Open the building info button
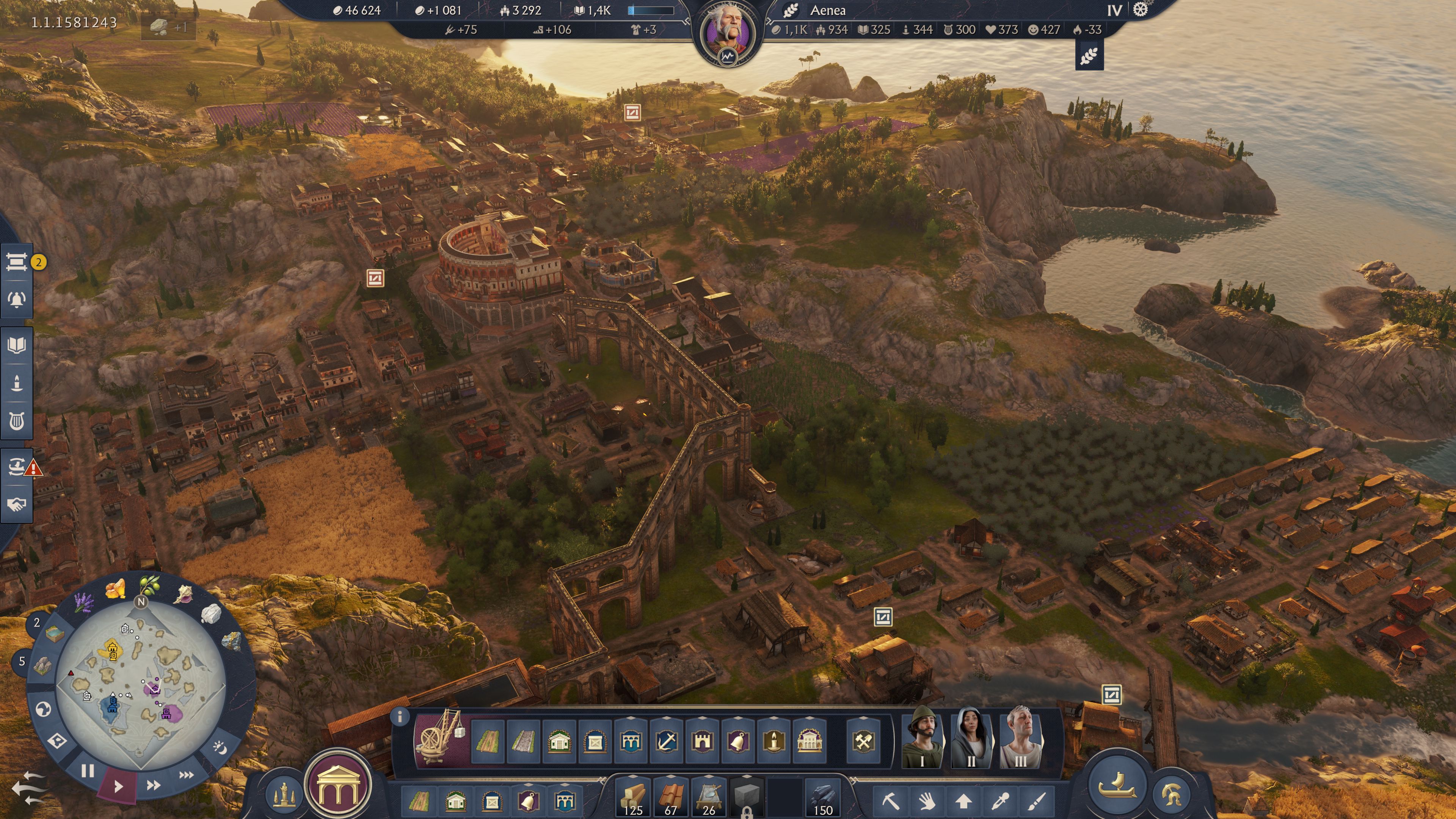 pos(400,717)
